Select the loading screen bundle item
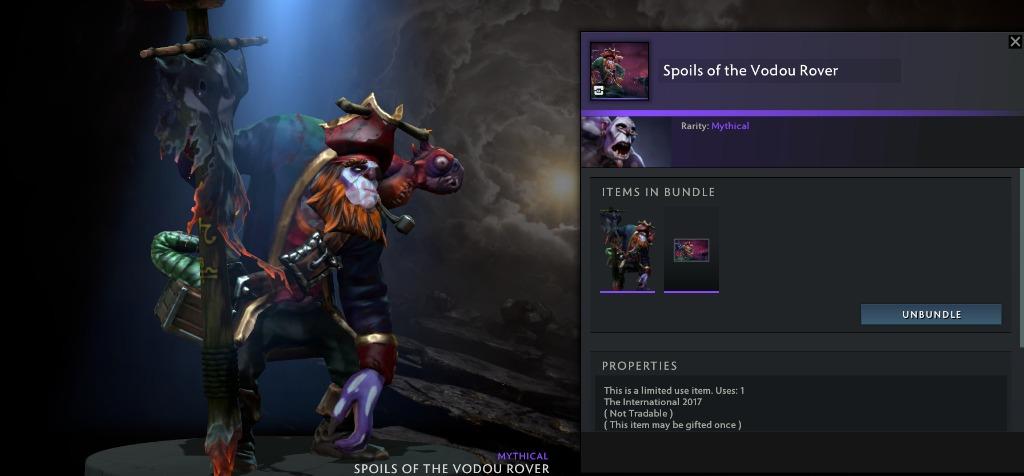 [x=691, y=250]
